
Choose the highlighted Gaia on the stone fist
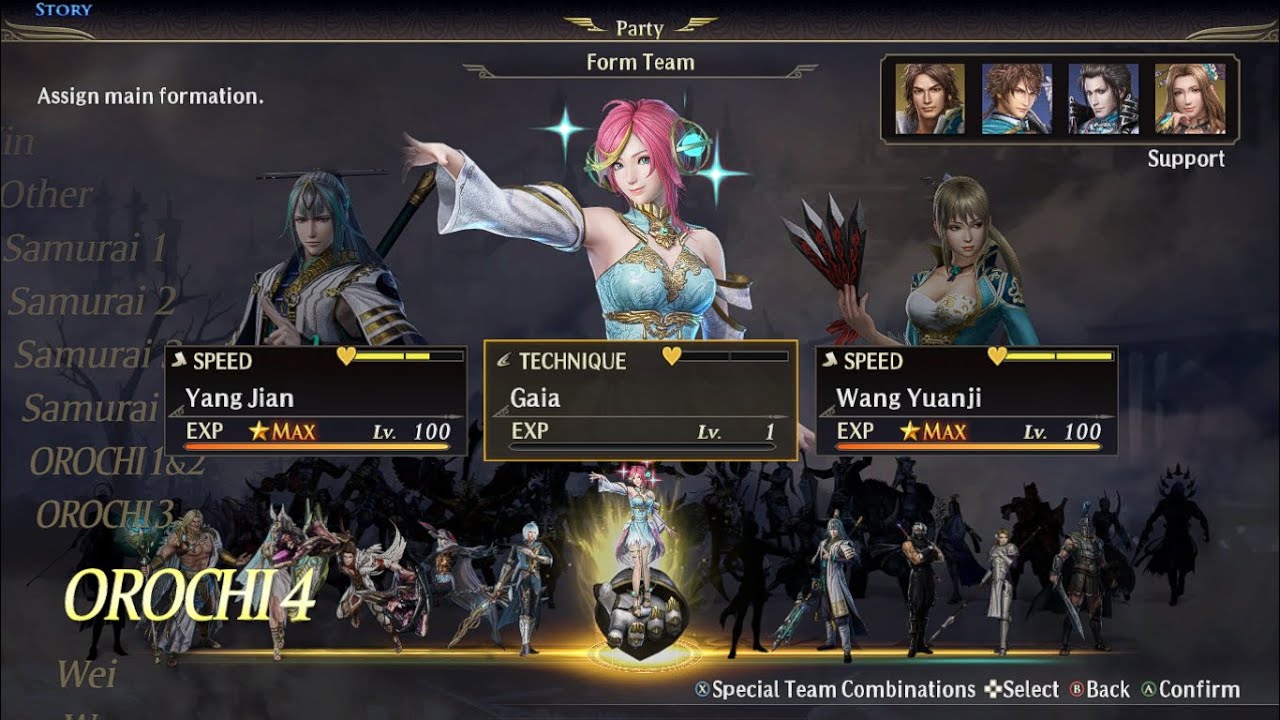(x=636, y=560)
